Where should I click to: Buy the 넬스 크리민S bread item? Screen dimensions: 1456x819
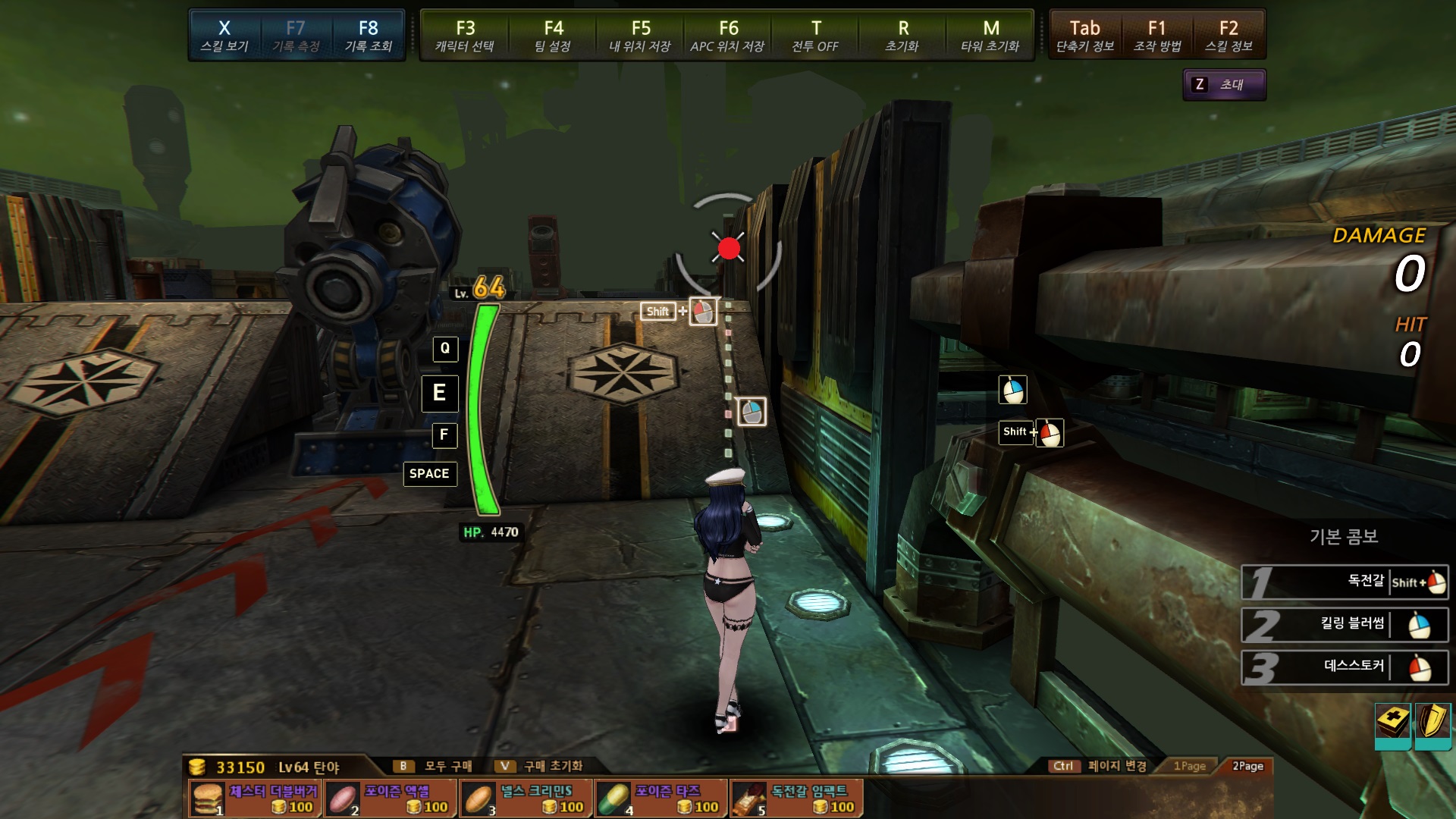[x=526, y=799]
